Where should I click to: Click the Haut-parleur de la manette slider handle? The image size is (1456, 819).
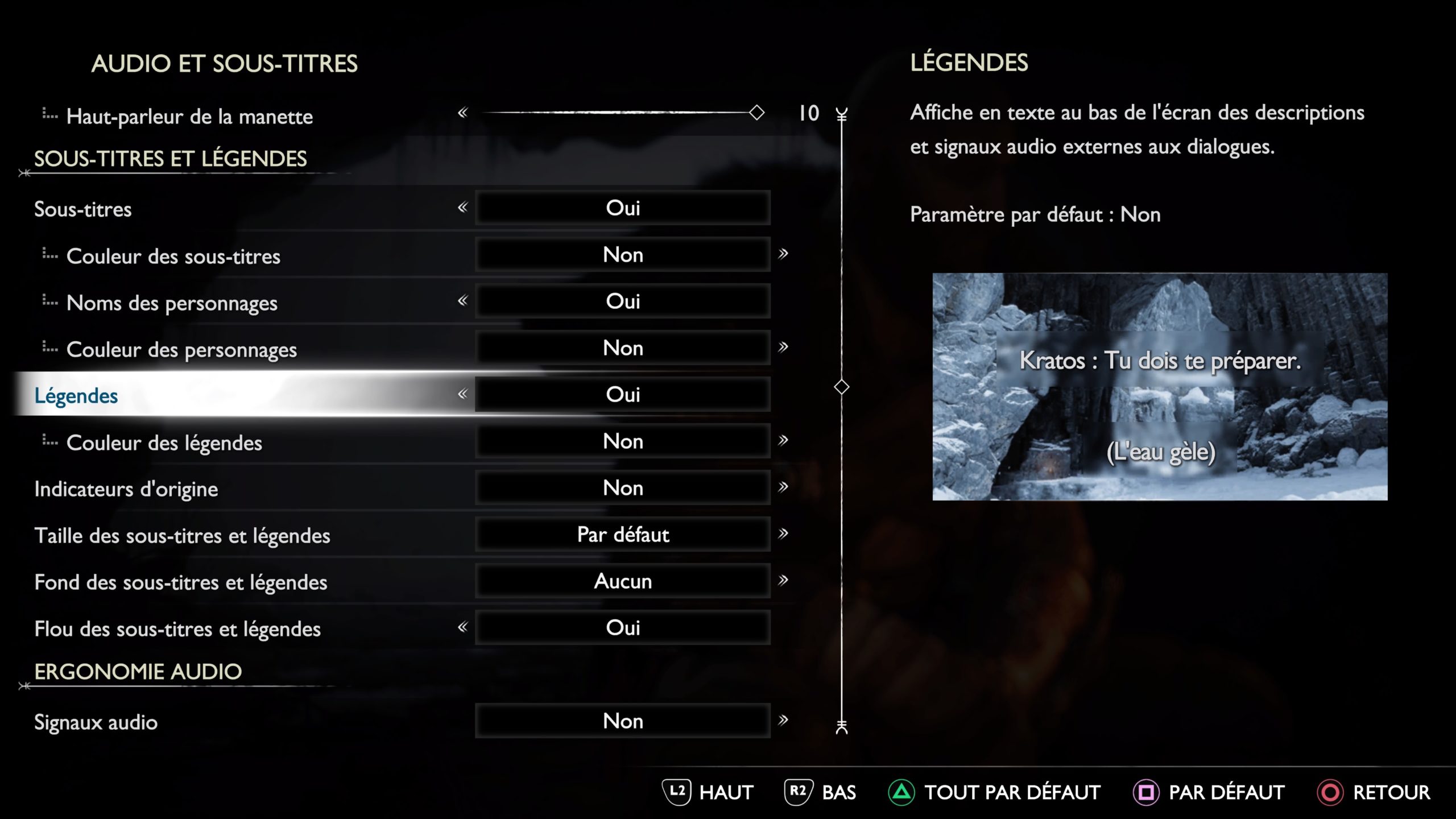(x=756, y=112)
